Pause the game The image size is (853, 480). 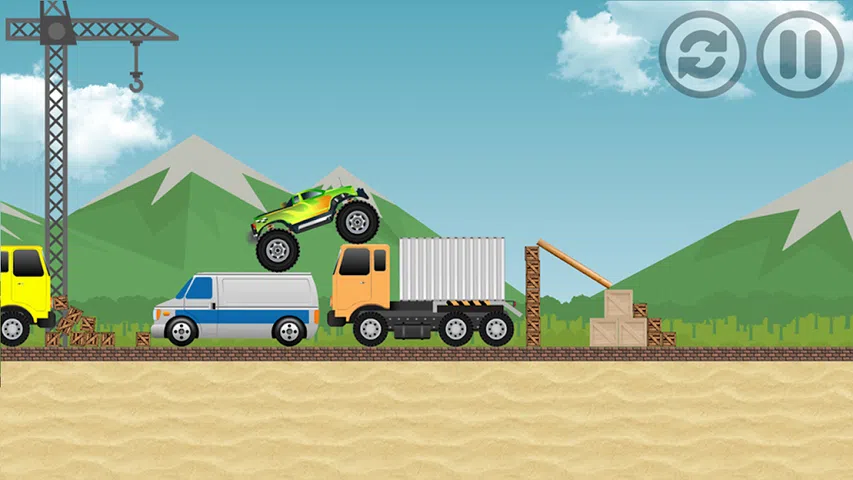click(799, 54)
